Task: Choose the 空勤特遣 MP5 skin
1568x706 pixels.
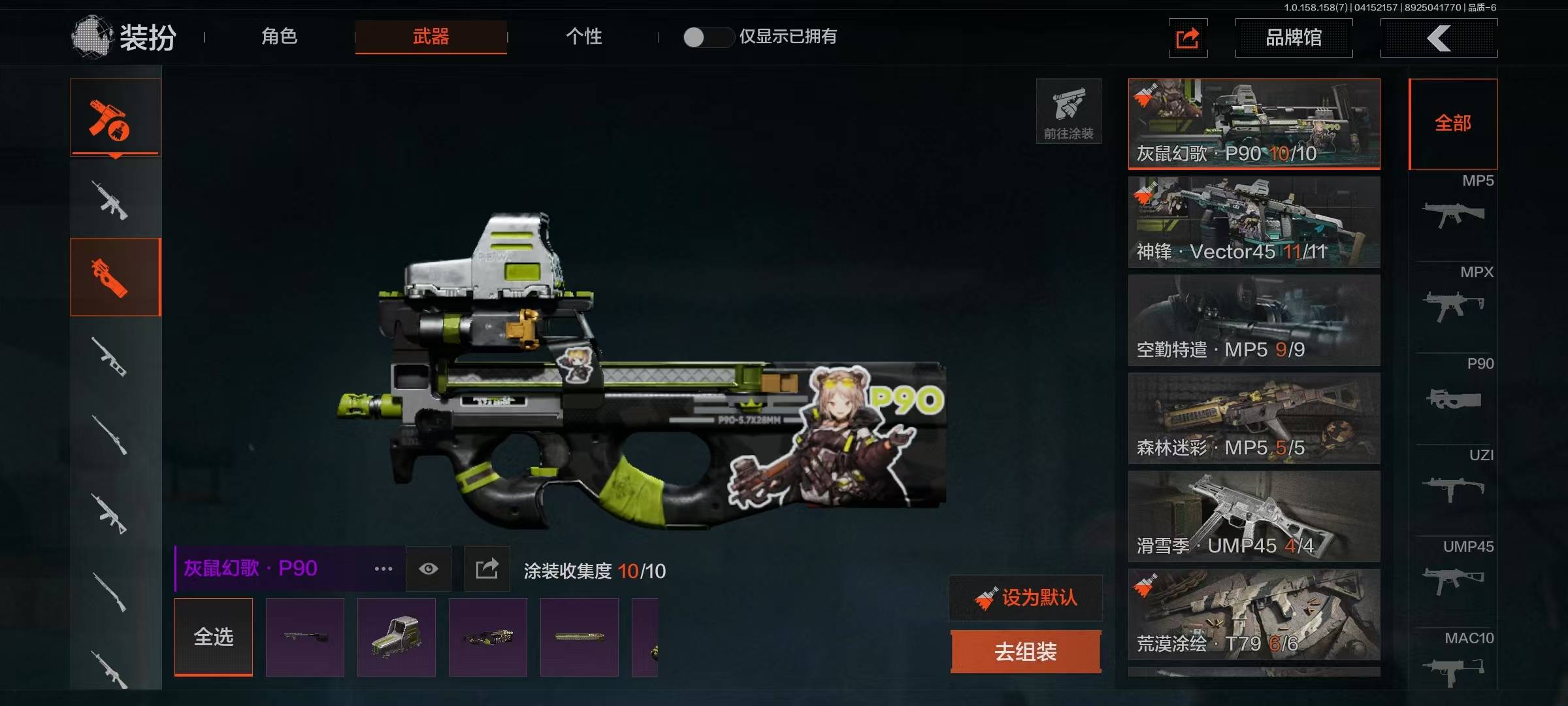Action: [1254, 320]
